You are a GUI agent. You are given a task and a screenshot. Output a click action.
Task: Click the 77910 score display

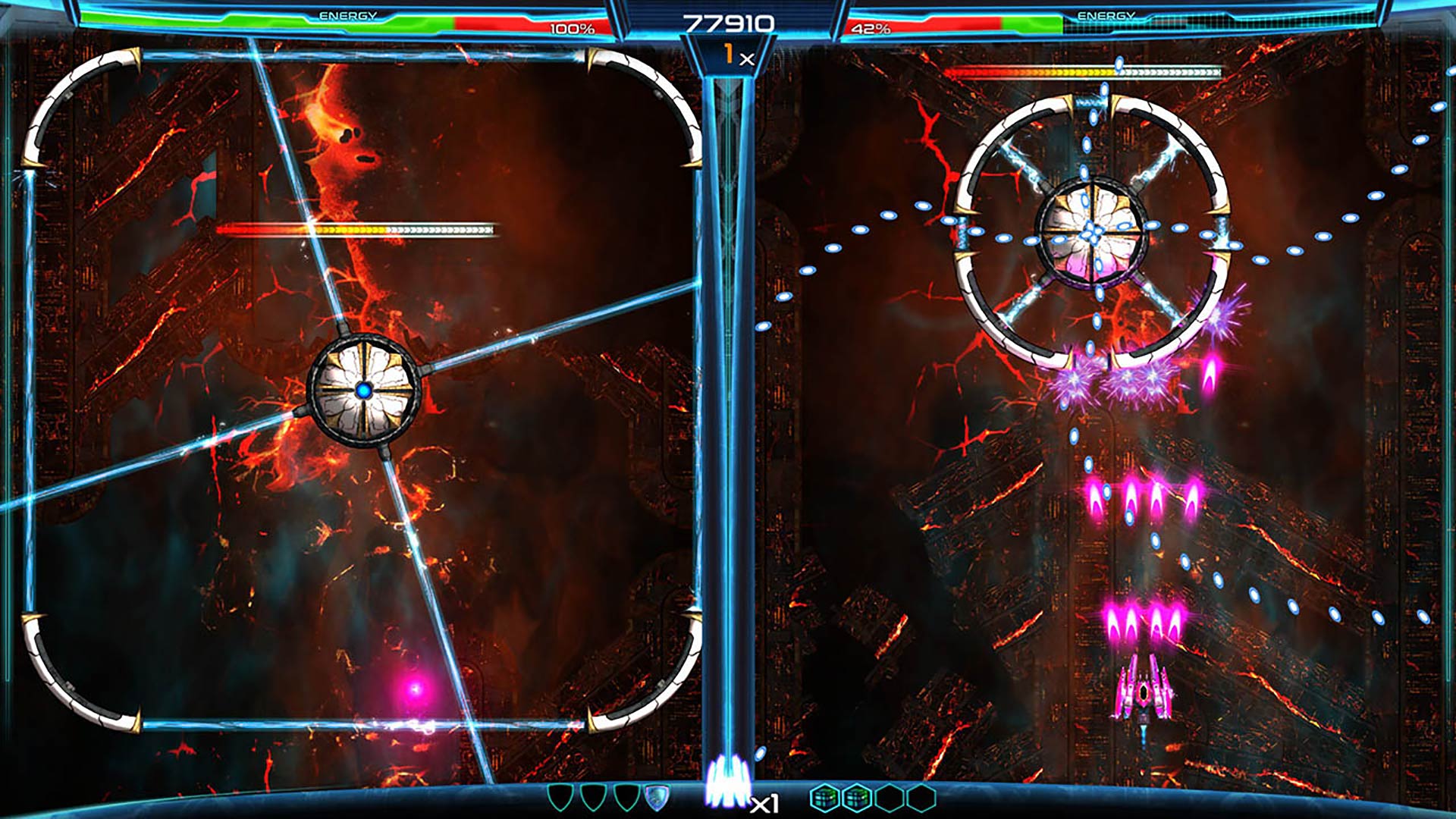tap(728, 22)
